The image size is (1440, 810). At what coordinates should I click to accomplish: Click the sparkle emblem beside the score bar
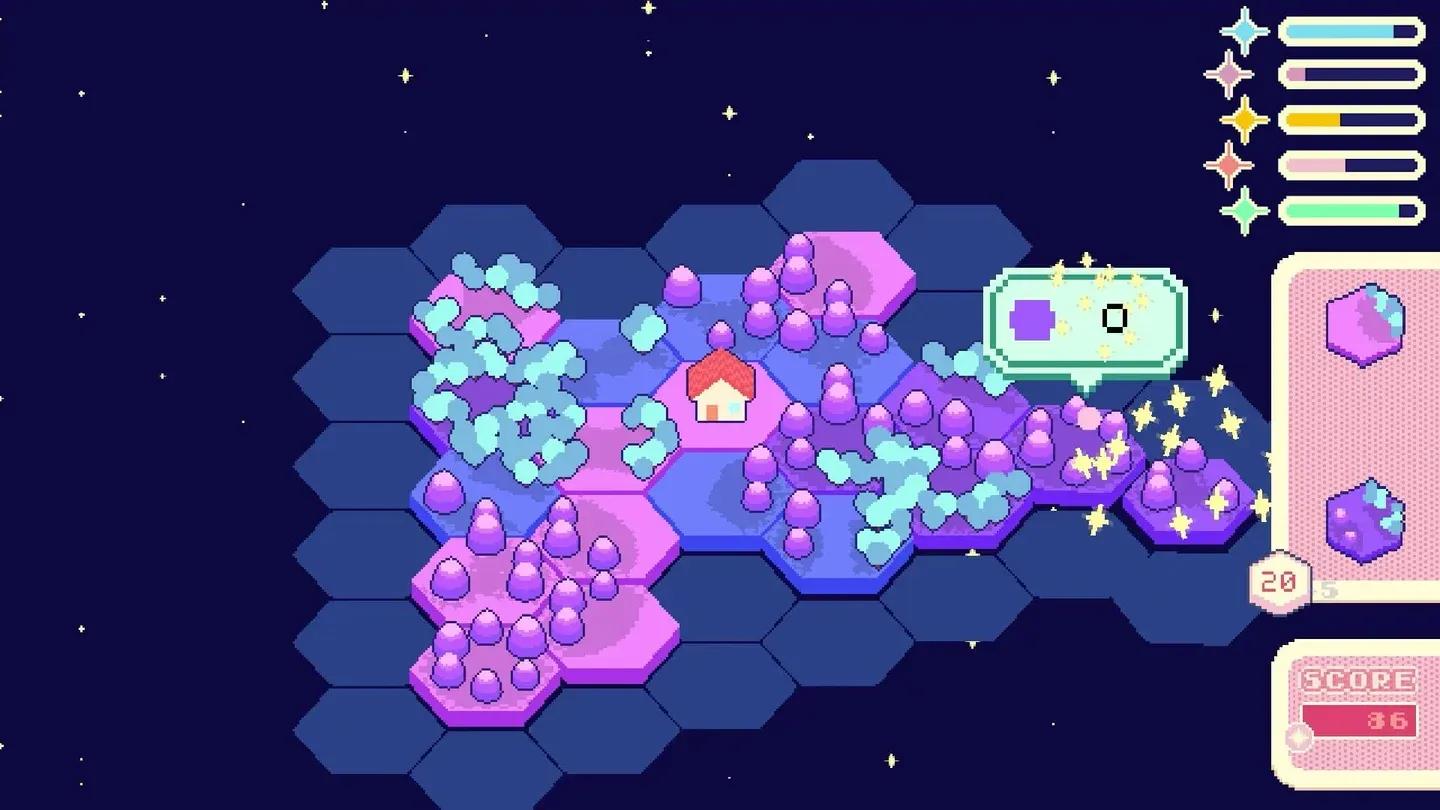(x=1298, y=735)
